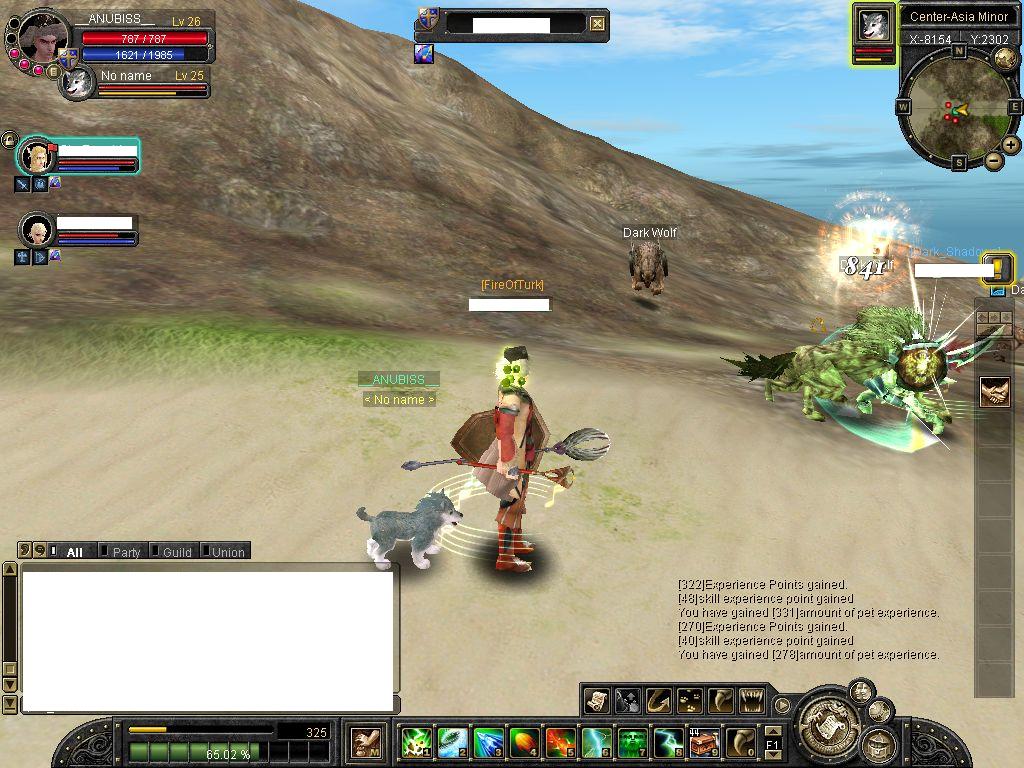Zoom in the minimap with plus button
Viewport: 1024px width, 768px height.
pyautogui.click(x=1011, y=145)
